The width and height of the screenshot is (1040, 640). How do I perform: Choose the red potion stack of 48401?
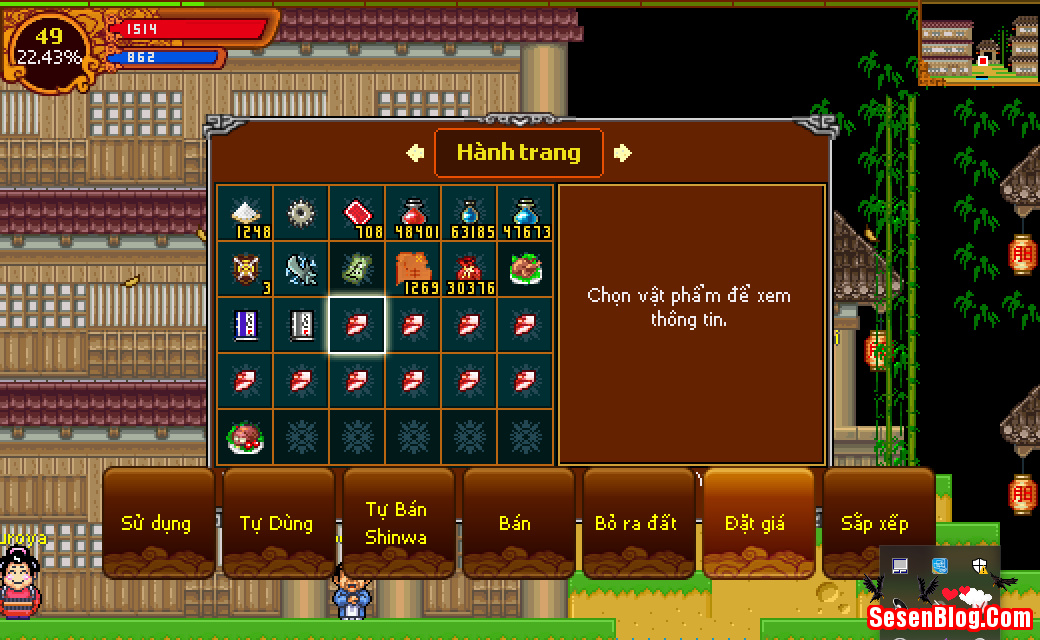(x=413, y=214)
